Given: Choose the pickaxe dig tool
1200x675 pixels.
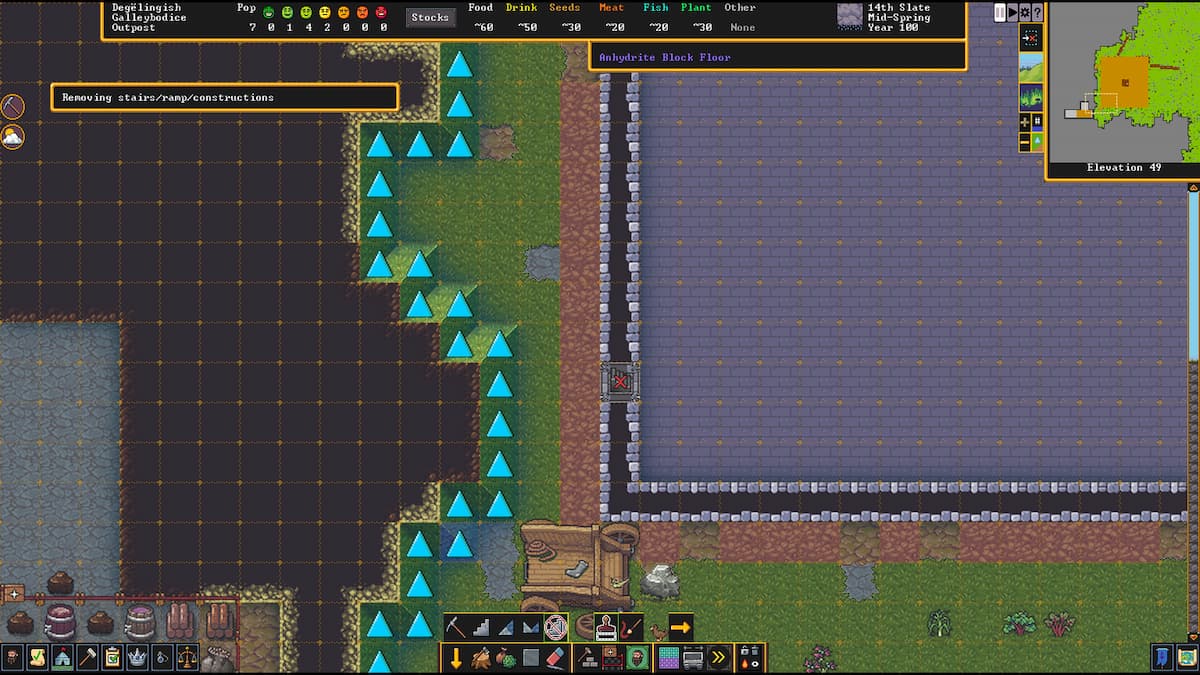Looking at the screenshot, I should (456, 627).
